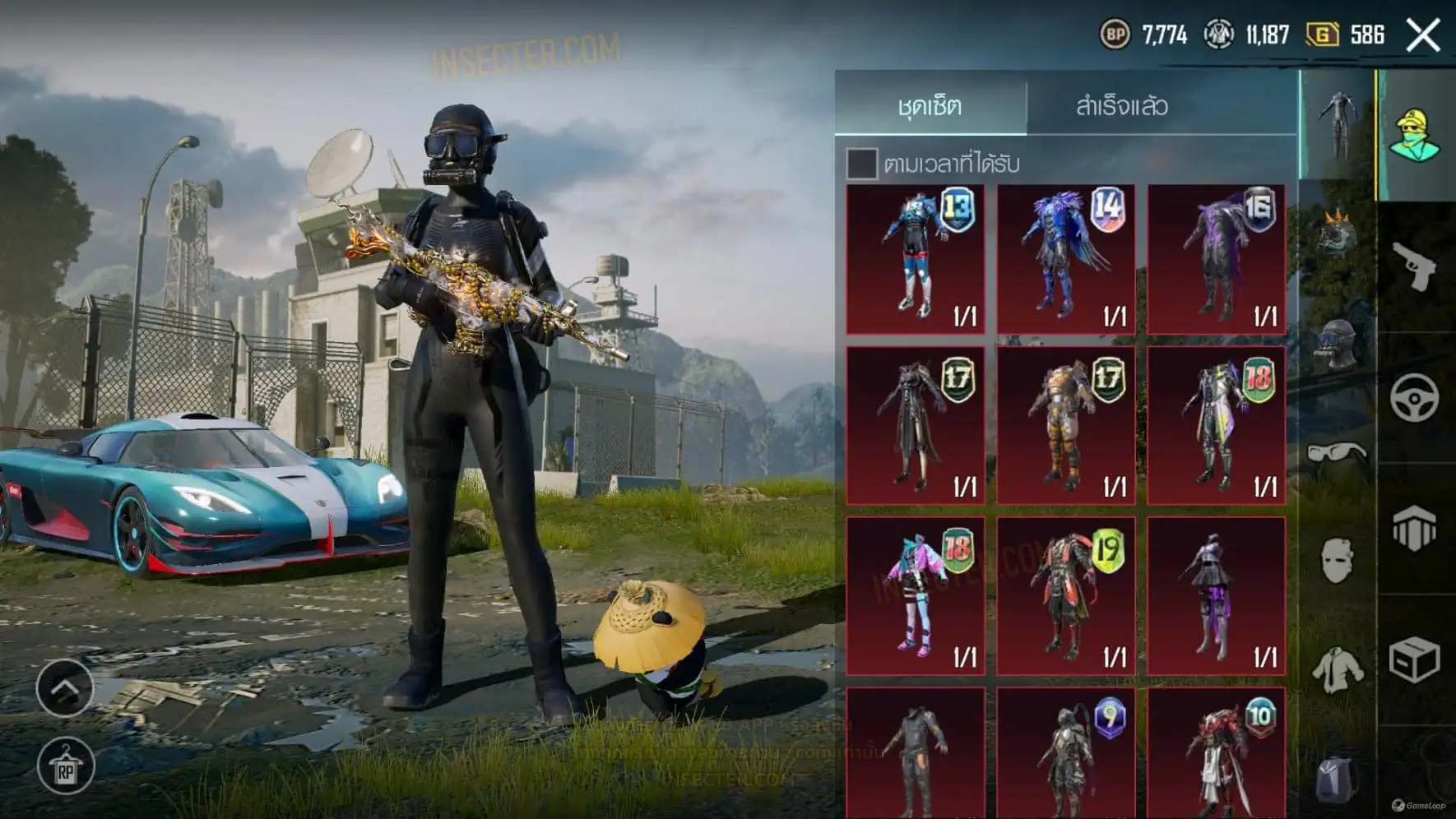This screenshot has width=1456, height=819.
Task: Pick the red samurai outfit with badge 10
Action: pyautogui.click(x=1217, y=753)
